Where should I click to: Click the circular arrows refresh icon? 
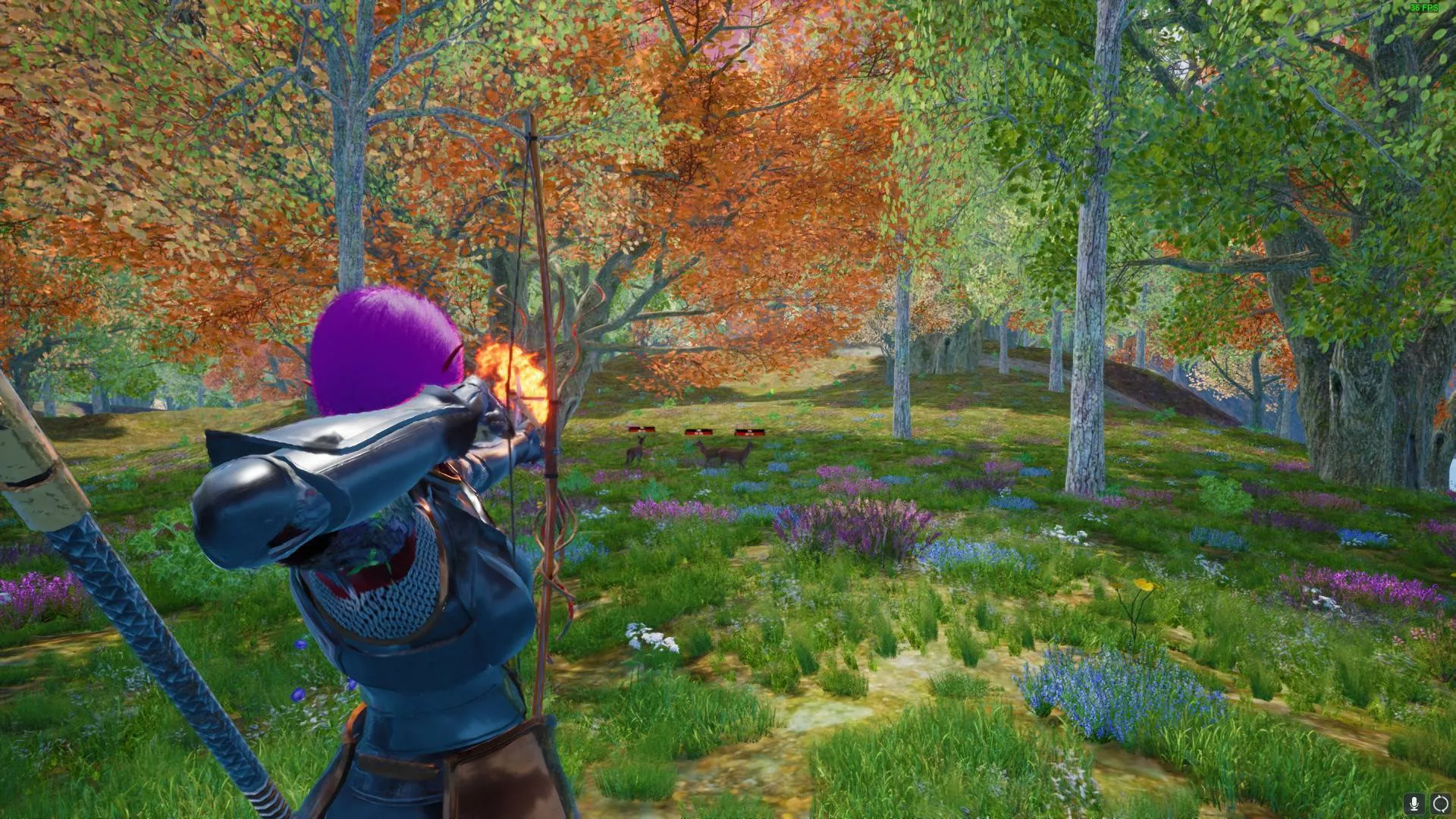point(1439,803)
